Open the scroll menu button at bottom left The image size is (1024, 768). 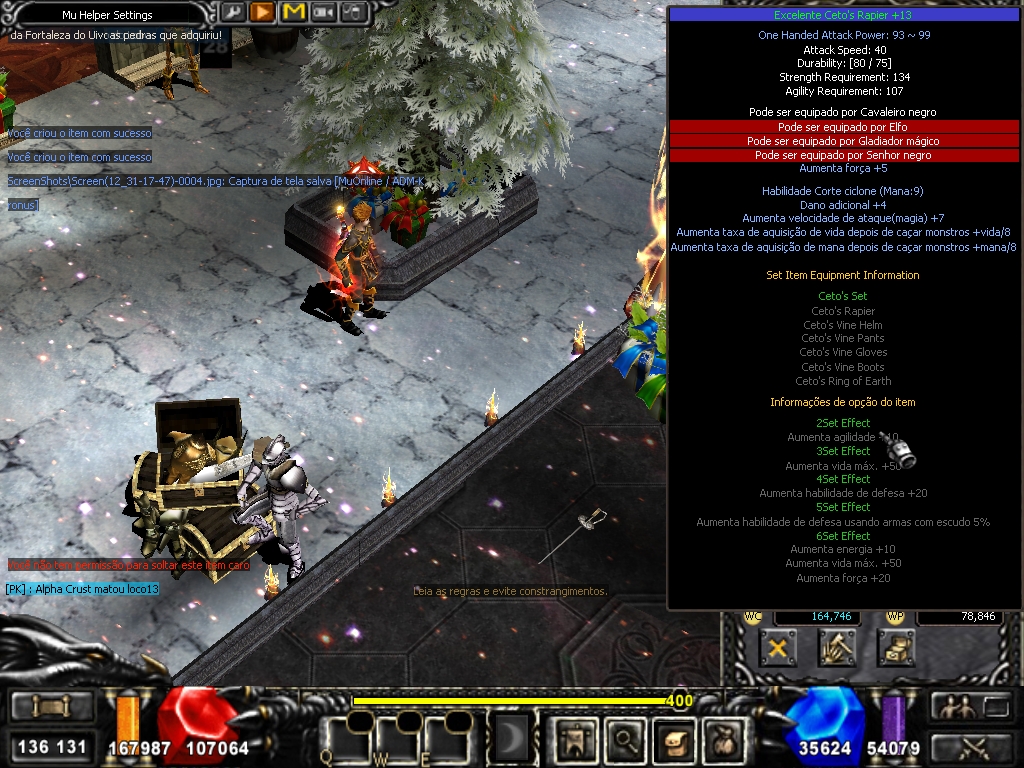50,707
